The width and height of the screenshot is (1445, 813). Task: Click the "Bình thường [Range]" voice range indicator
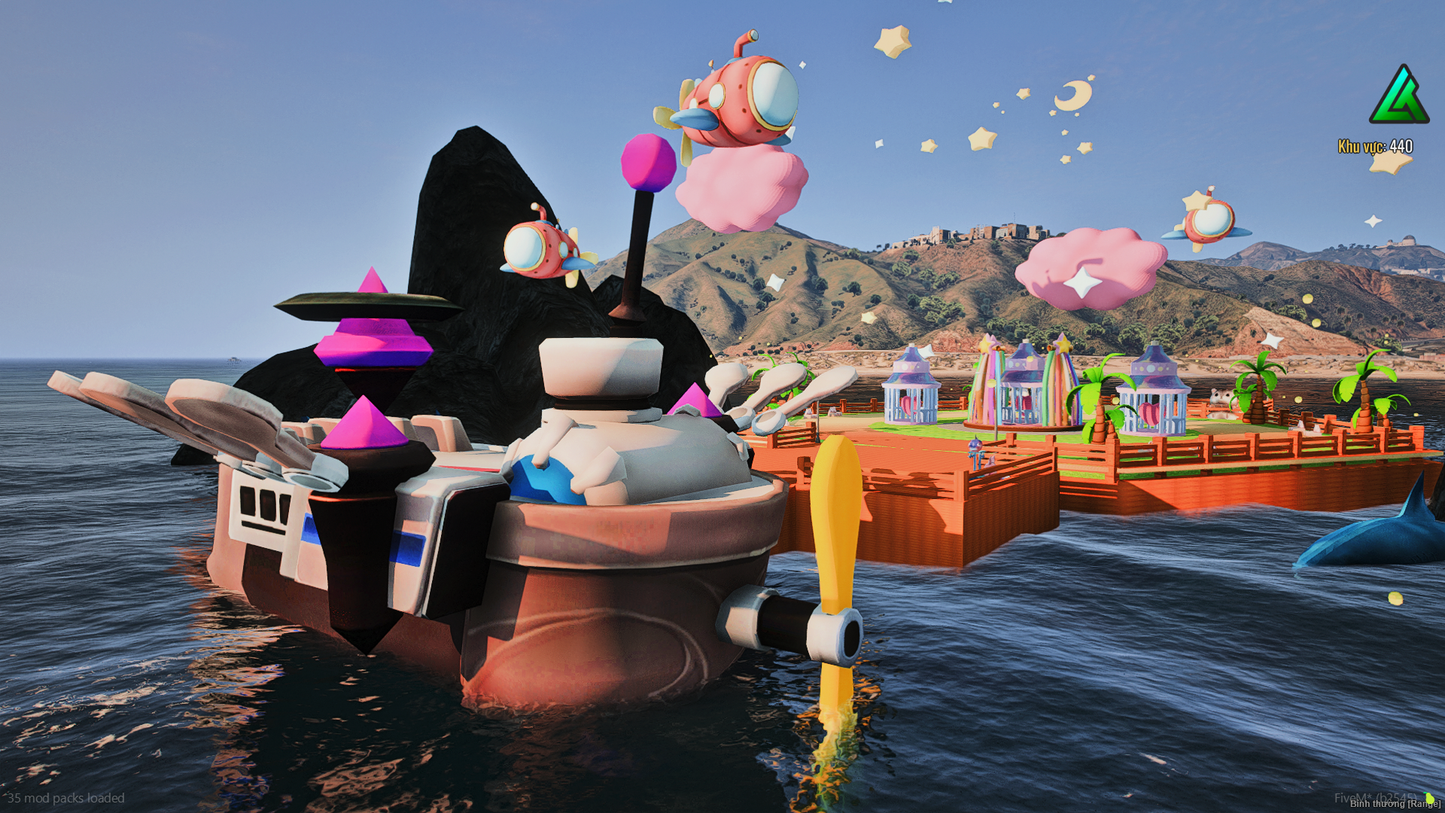1394,803
